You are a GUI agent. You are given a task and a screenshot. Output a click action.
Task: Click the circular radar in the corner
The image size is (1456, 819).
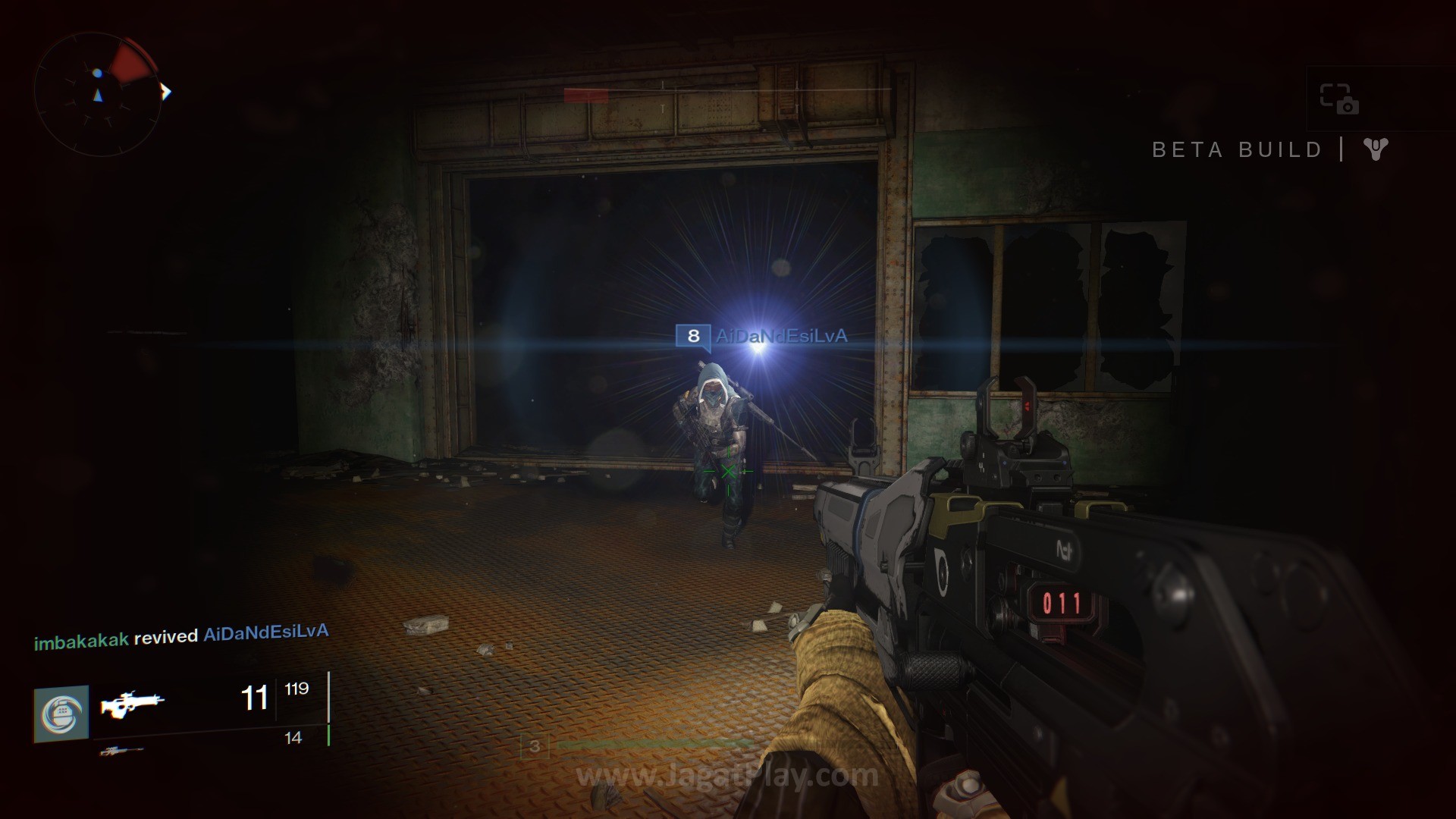coord(98,94)
